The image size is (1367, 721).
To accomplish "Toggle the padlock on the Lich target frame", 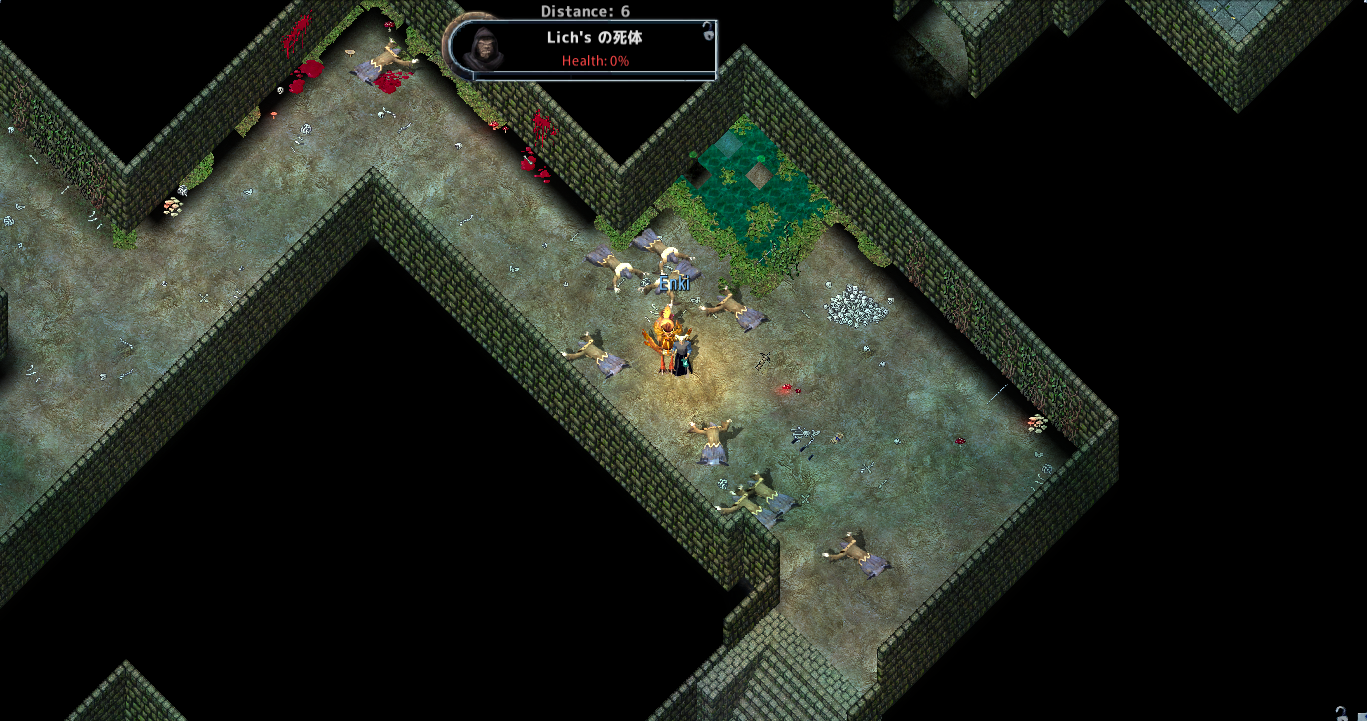I will click(708, 32).
